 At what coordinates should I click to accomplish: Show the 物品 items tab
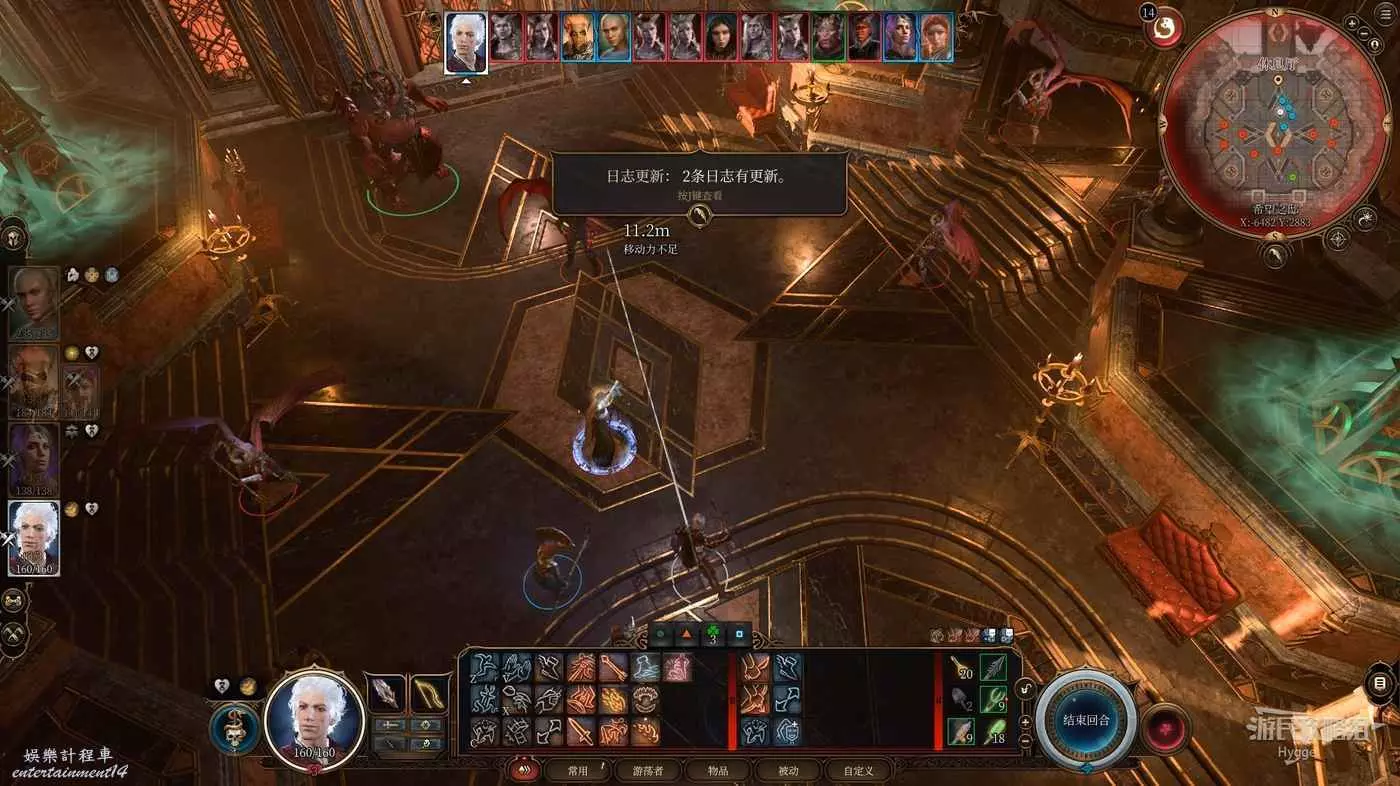(x=718, y=770)
